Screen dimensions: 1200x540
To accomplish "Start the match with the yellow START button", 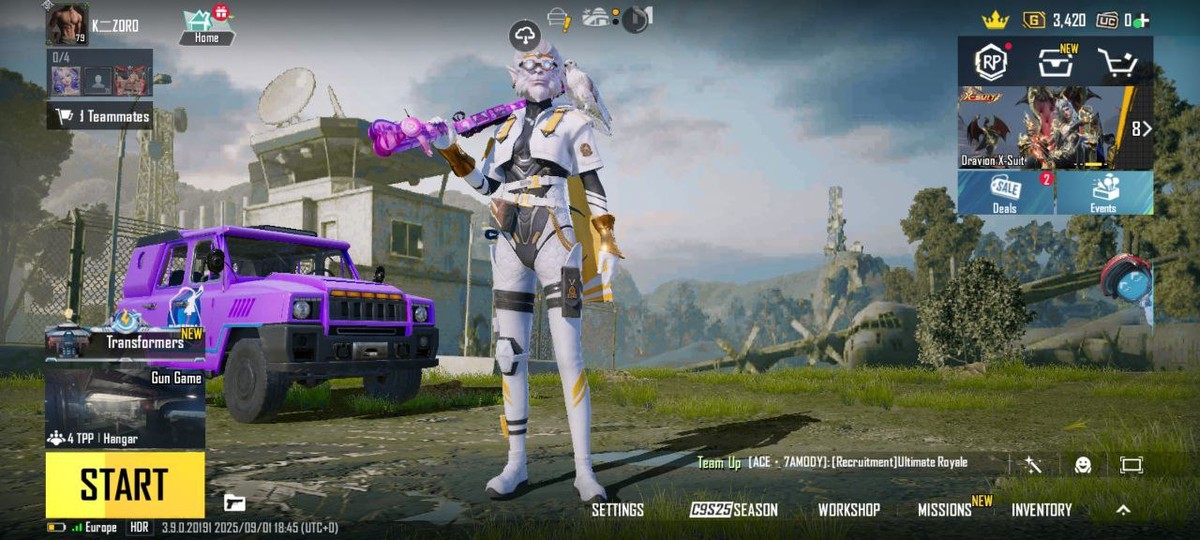I will click(124, 485).
